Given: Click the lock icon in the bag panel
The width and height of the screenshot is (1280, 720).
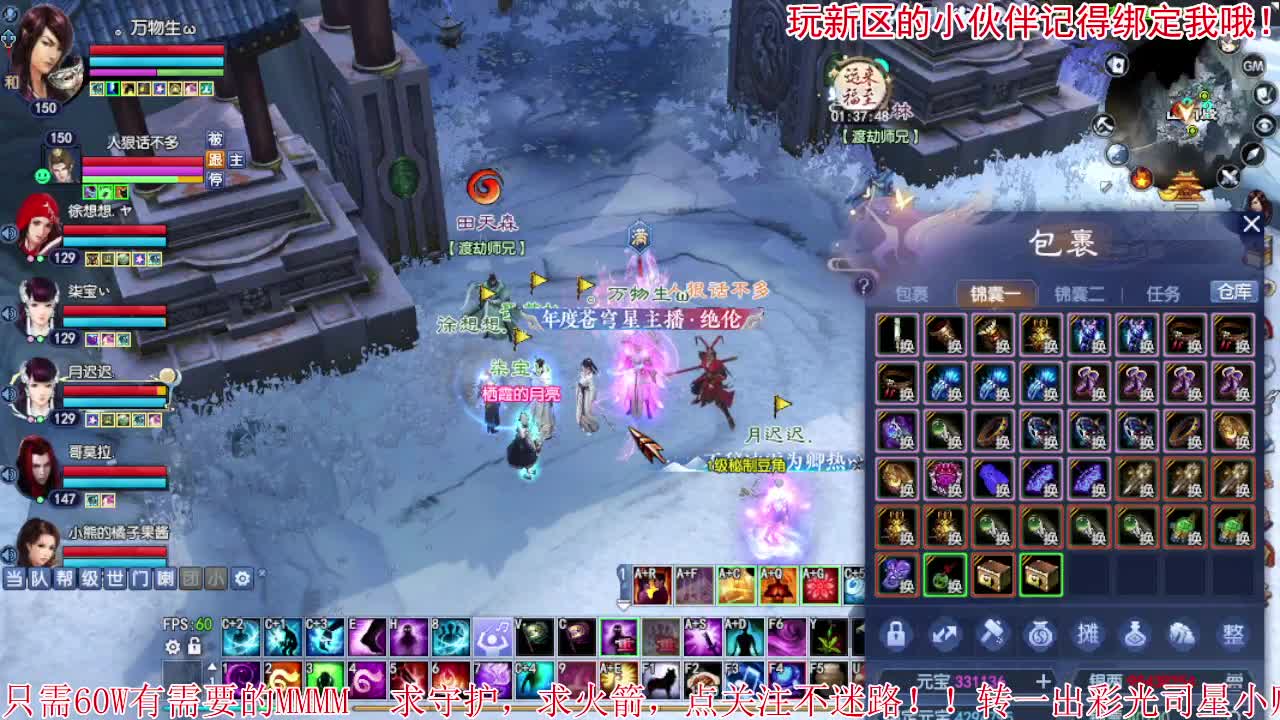Looking at the screenshot, I should tap(895, 635).
